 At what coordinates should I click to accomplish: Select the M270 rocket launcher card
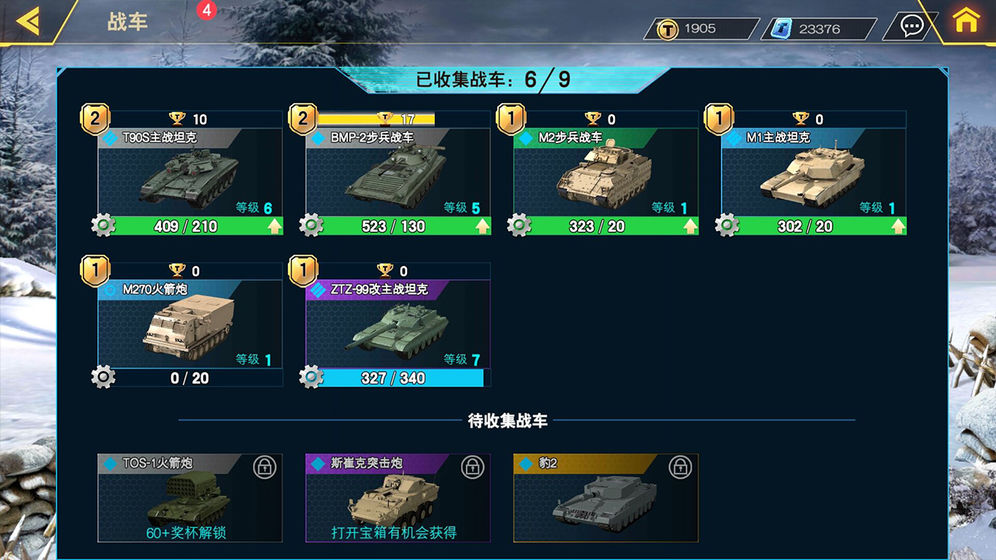pos(190,323)
